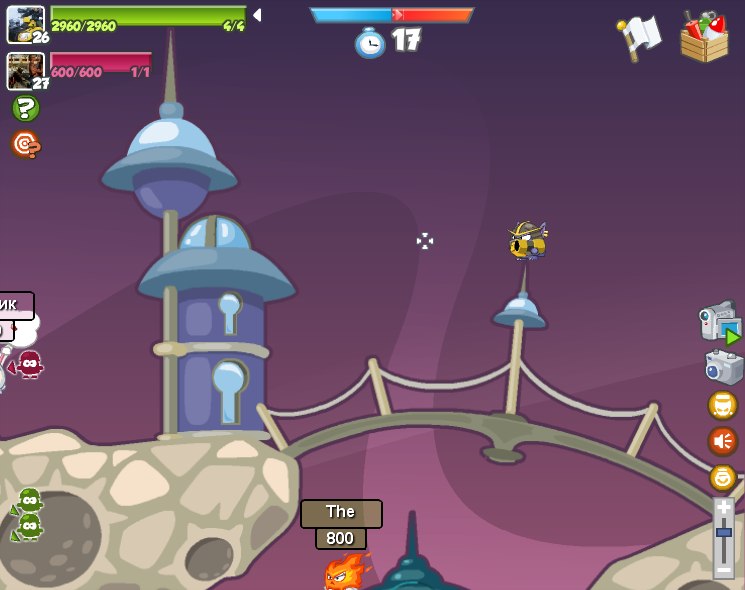Image resolution: width=745 pixels, height=590 pixels.
Task: Select the level 26 player avatar
Action: tap(25, 24)
